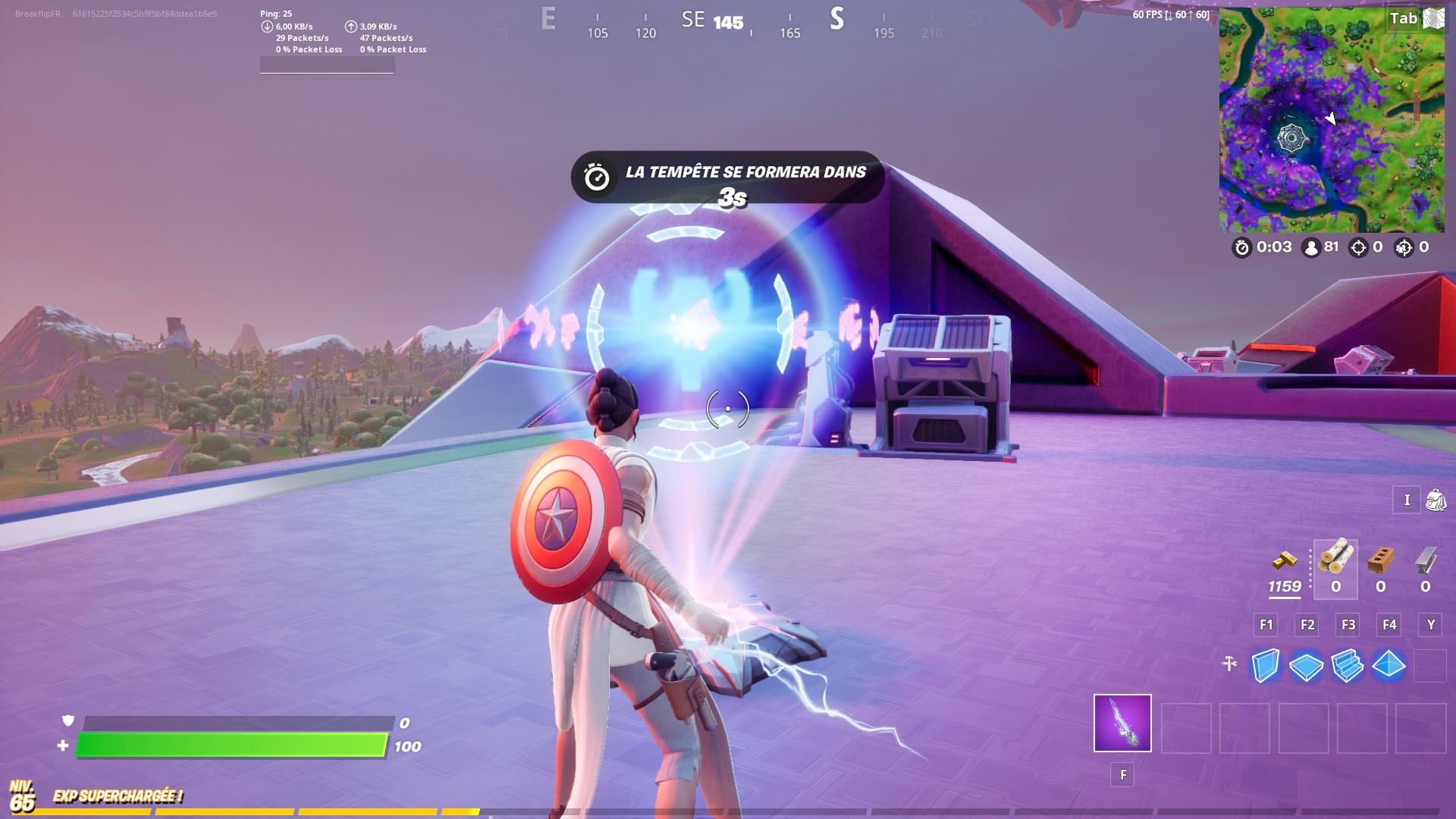The image size is (1456, 819).
Task: Open the backpack icon next to the I key
Action: [1436, 500]
